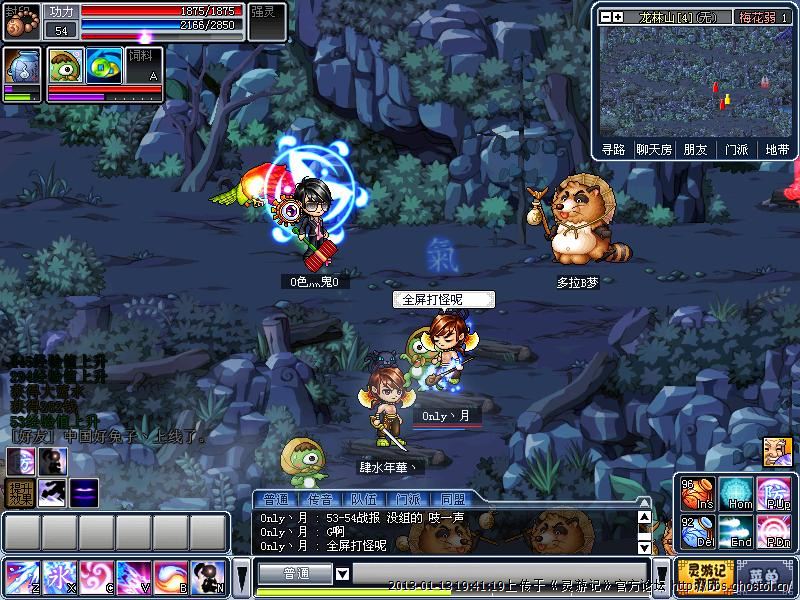The width and height of the screenshot is (800, 600).
Task: Select the 地带 zone button
Action: pos(776,149)
